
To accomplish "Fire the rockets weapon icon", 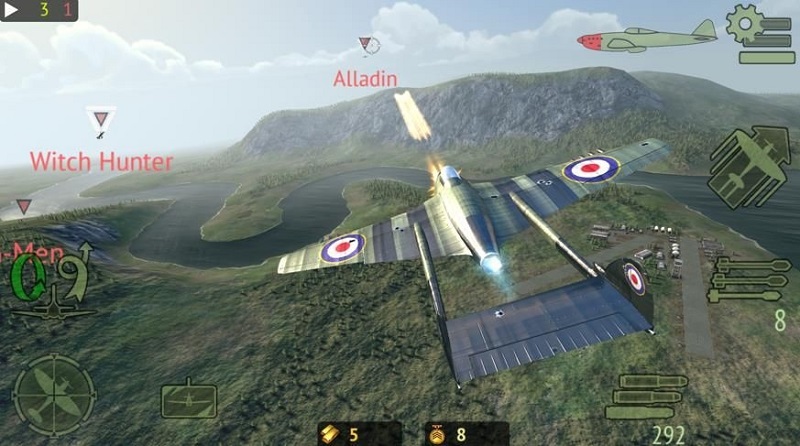I will click(x=749, y=280).
